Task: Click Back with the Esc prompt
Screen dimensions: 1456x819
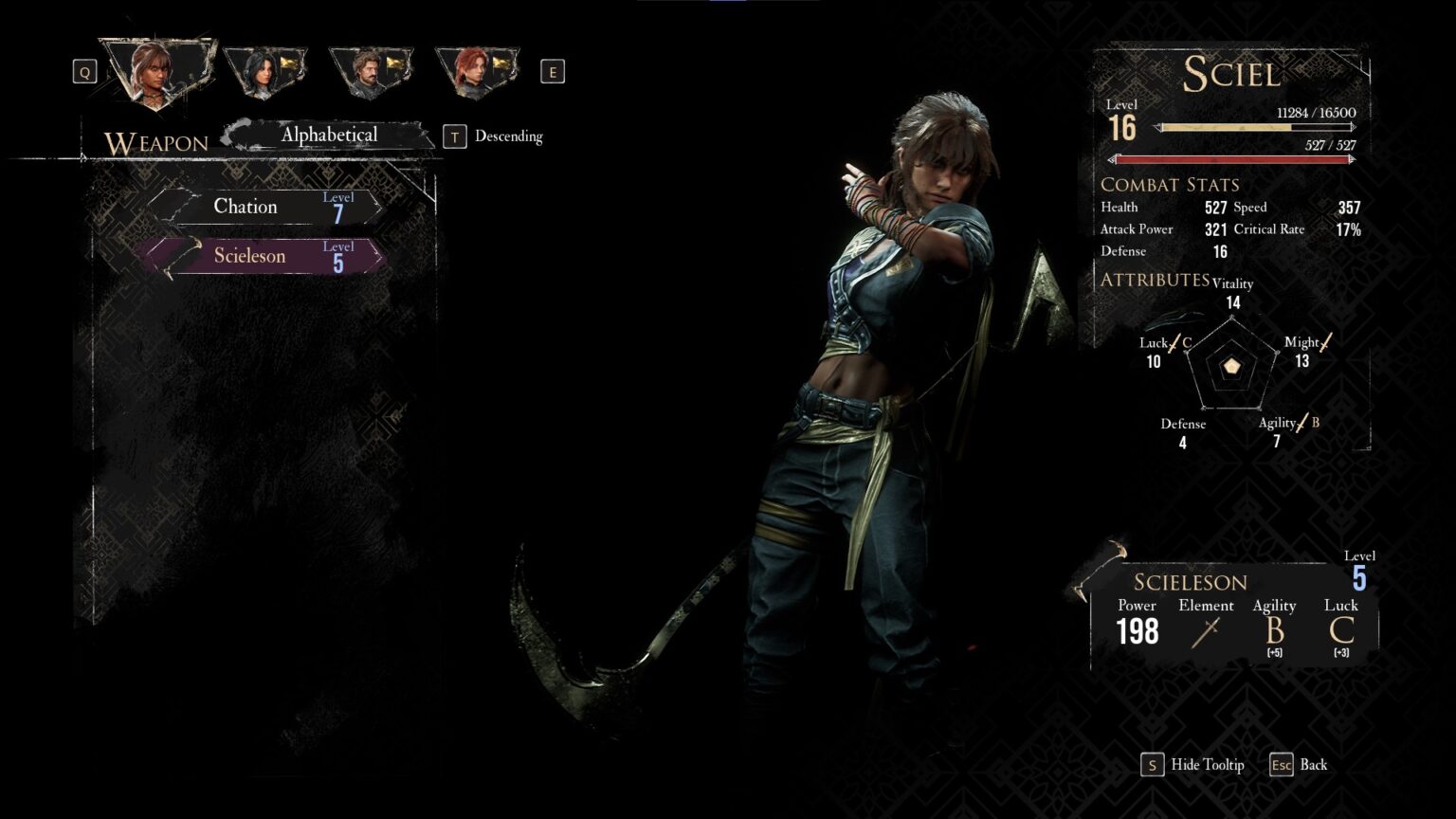Action: [x=1301, y=764]
